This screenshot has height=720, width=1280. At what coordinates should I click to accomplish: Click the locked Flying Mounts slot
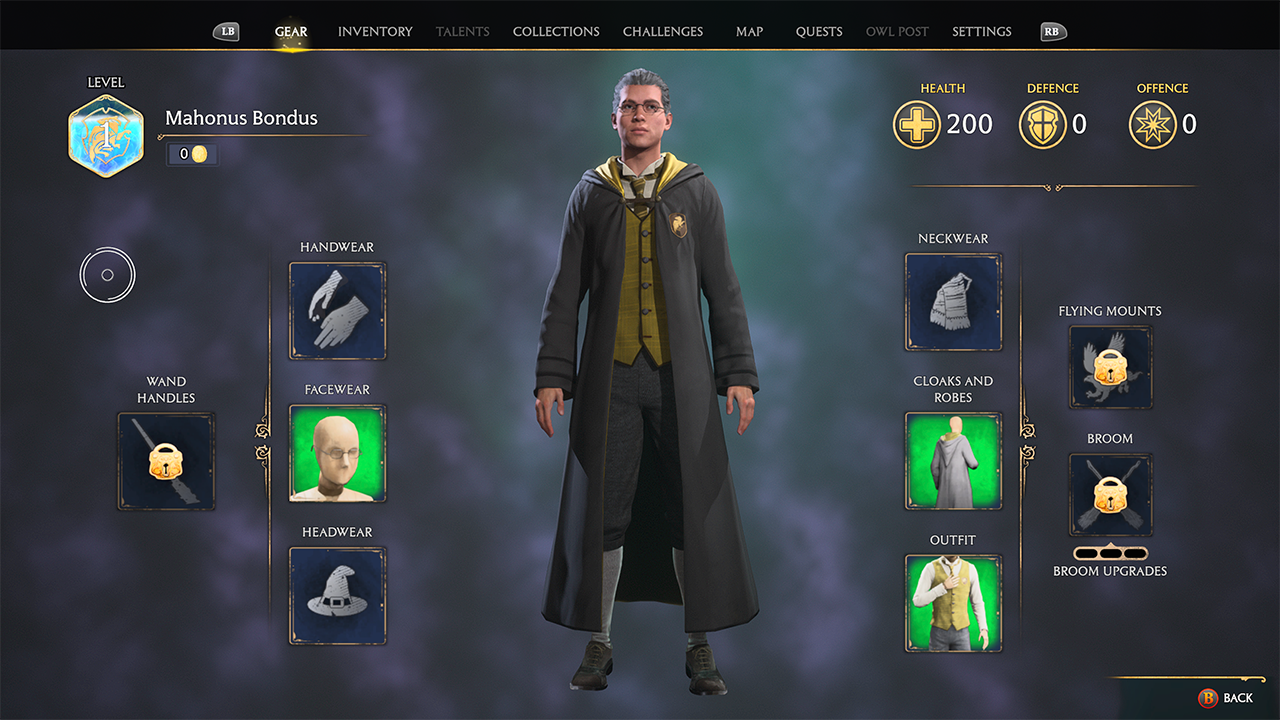click(1110, 367)
